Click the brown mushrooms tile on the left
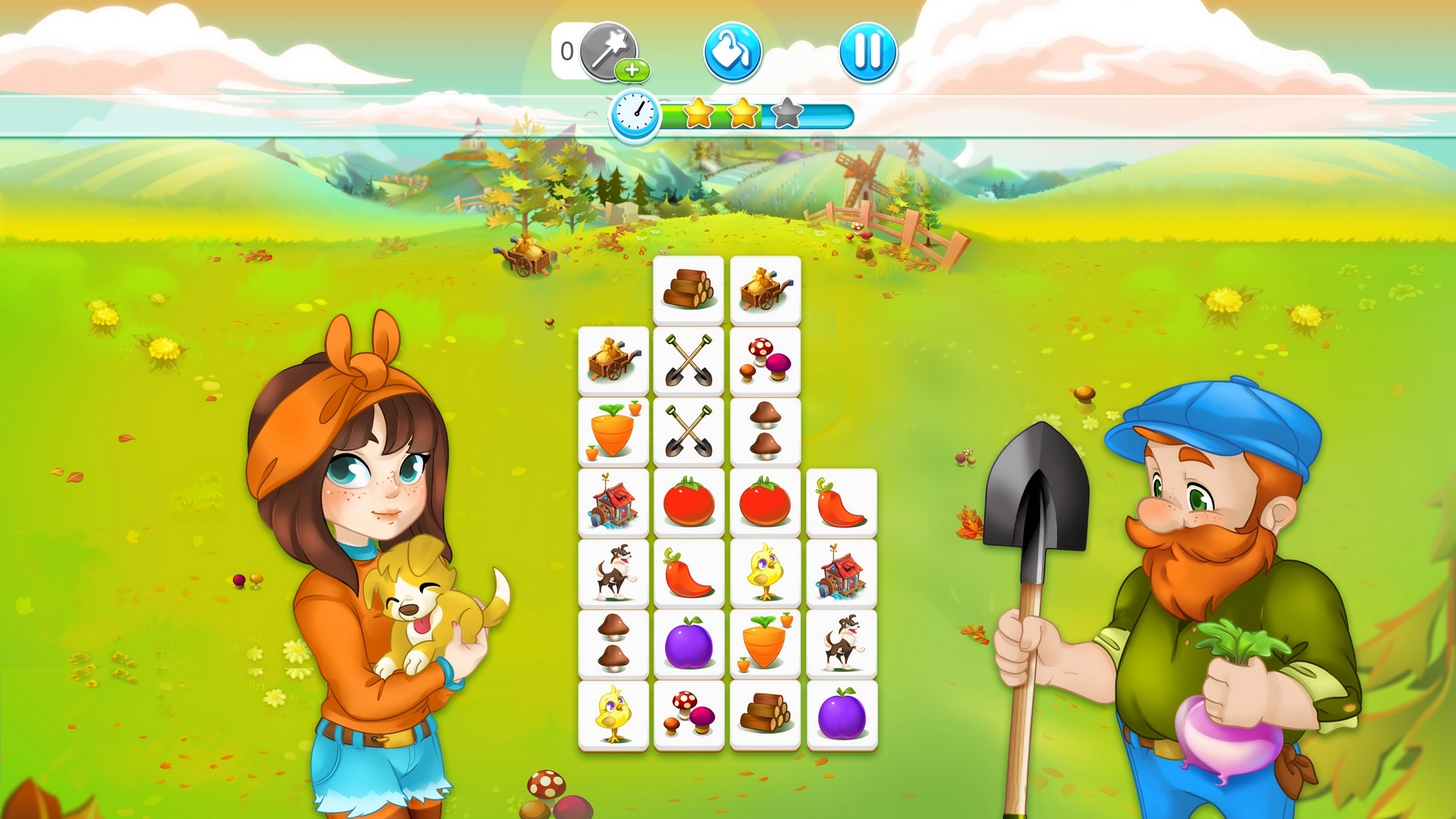This screenshot has width=1456, height=819. 613,641
